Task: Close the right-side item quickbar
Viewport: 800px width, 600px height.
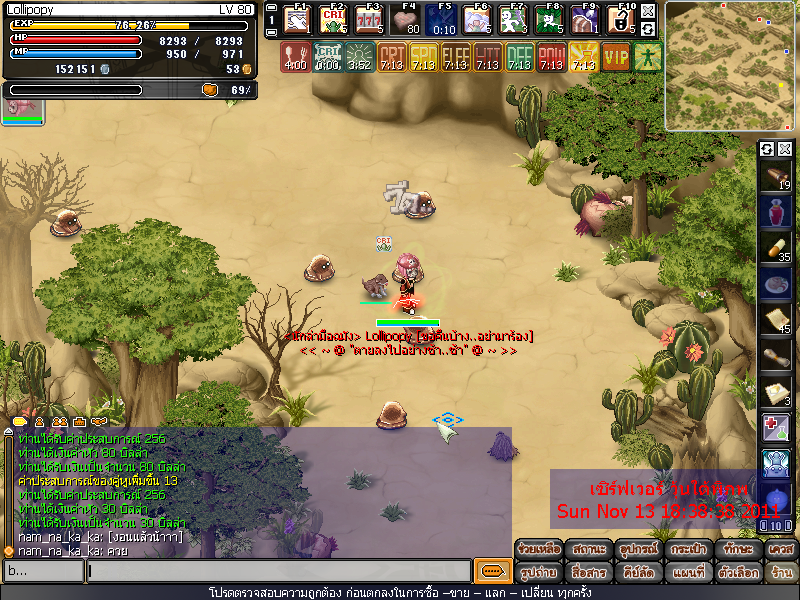Action: (785, 149)
